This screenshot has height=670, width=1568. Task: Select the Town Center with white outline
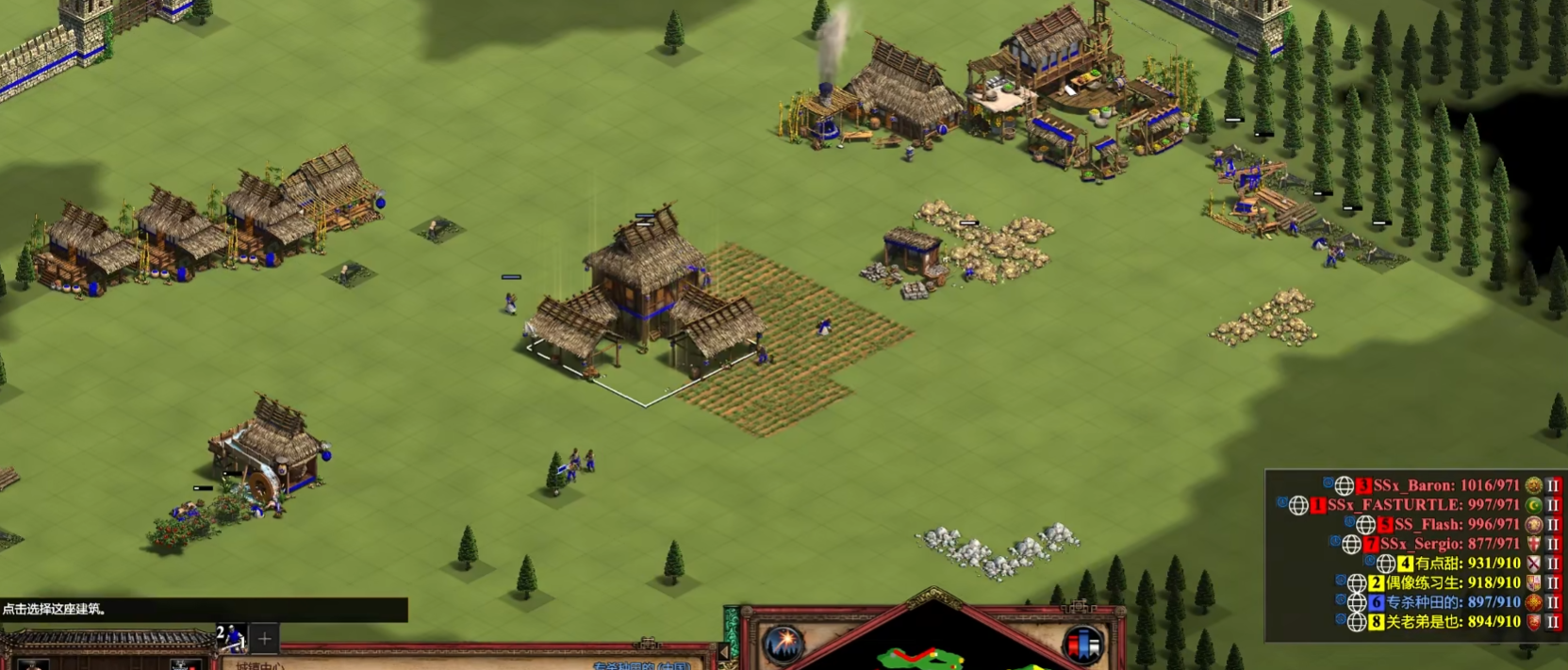(x=646, y=302)
